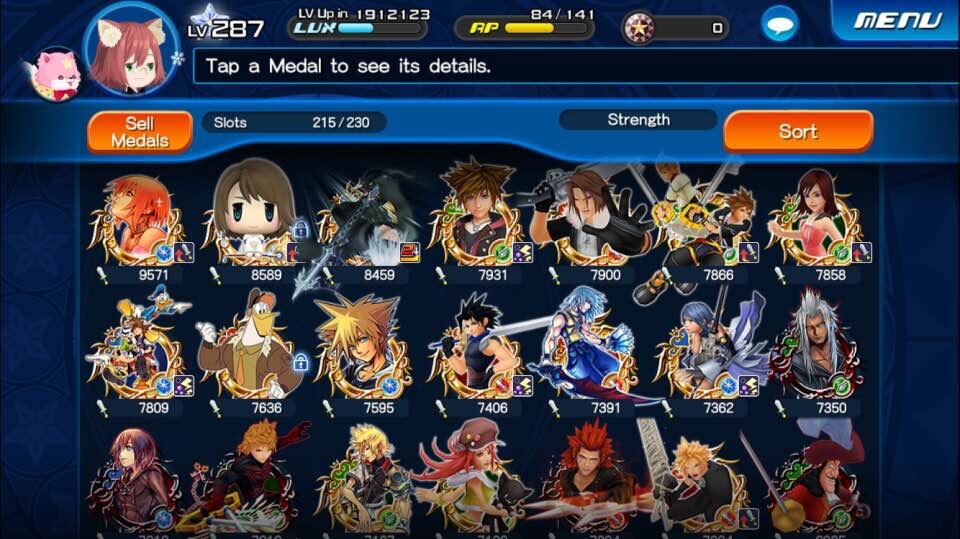960x539 pixels.
Task: Select the Kairi medal with strength 7858
Action: click(817, 217)
